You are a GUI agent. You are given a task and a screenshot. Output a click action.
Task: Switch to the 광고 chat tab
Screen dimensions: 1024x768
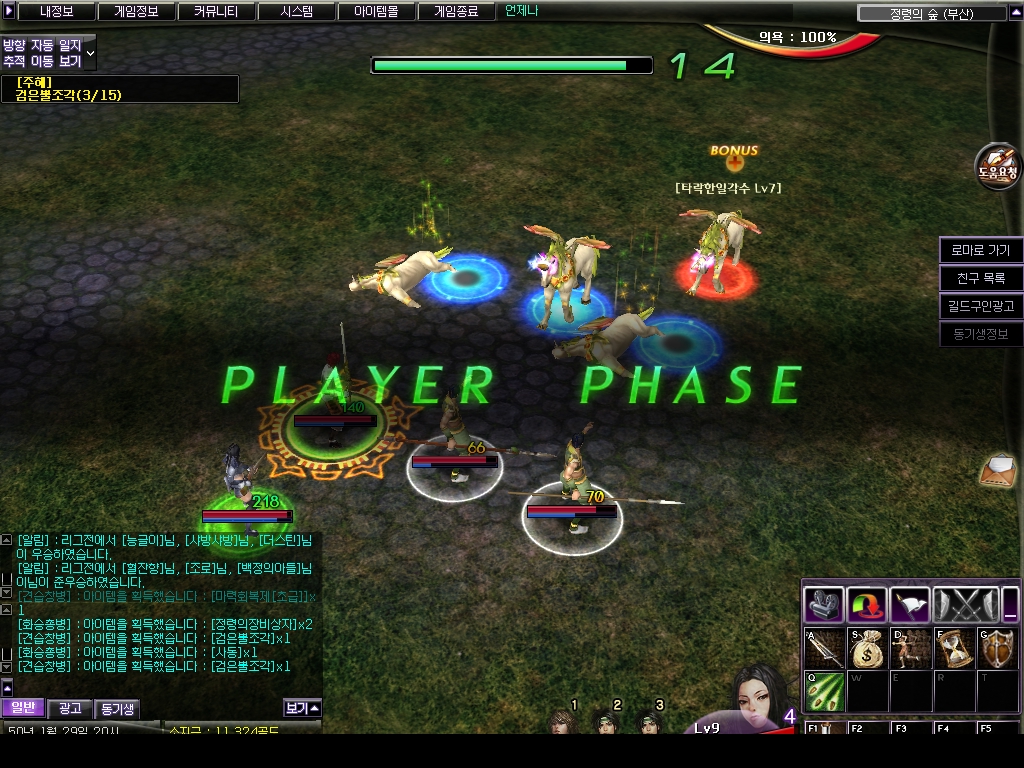(69, 708)
